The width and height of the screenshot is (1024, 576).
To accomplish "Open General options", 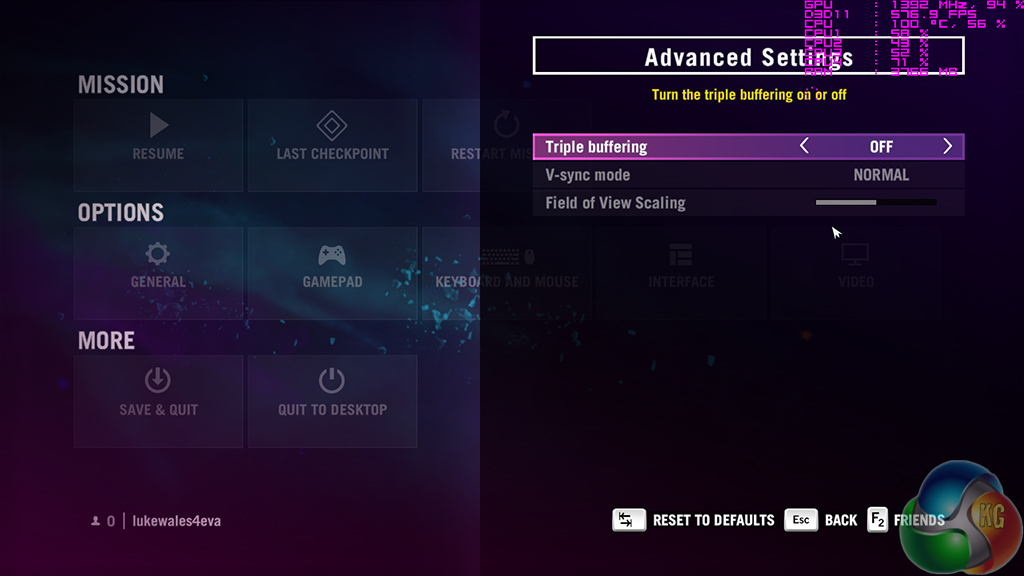I will pos(158,266).
